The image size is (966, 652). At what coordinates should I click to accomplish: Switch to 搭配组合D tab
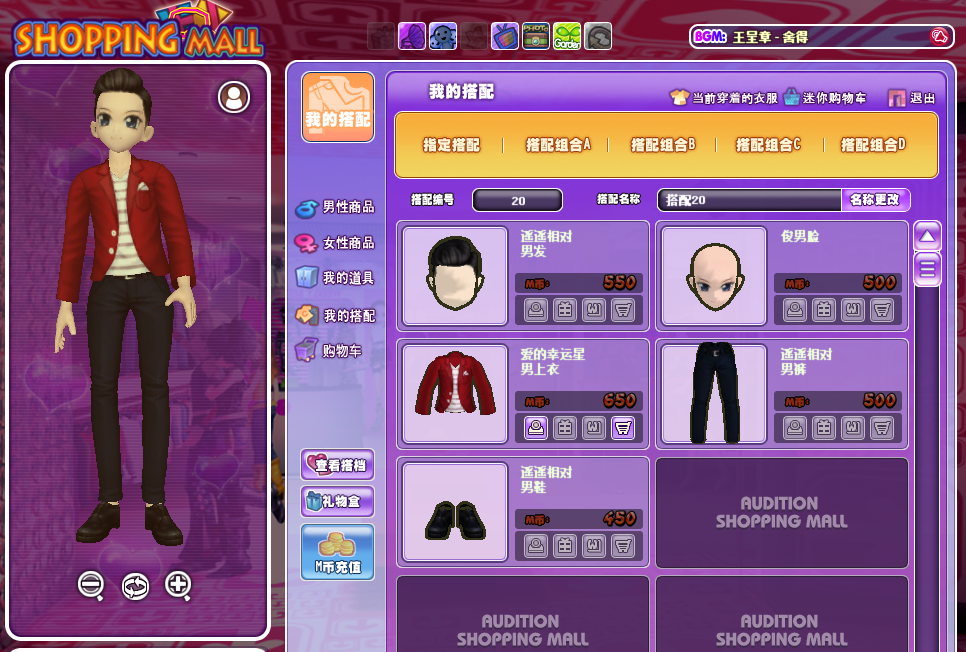873,145
